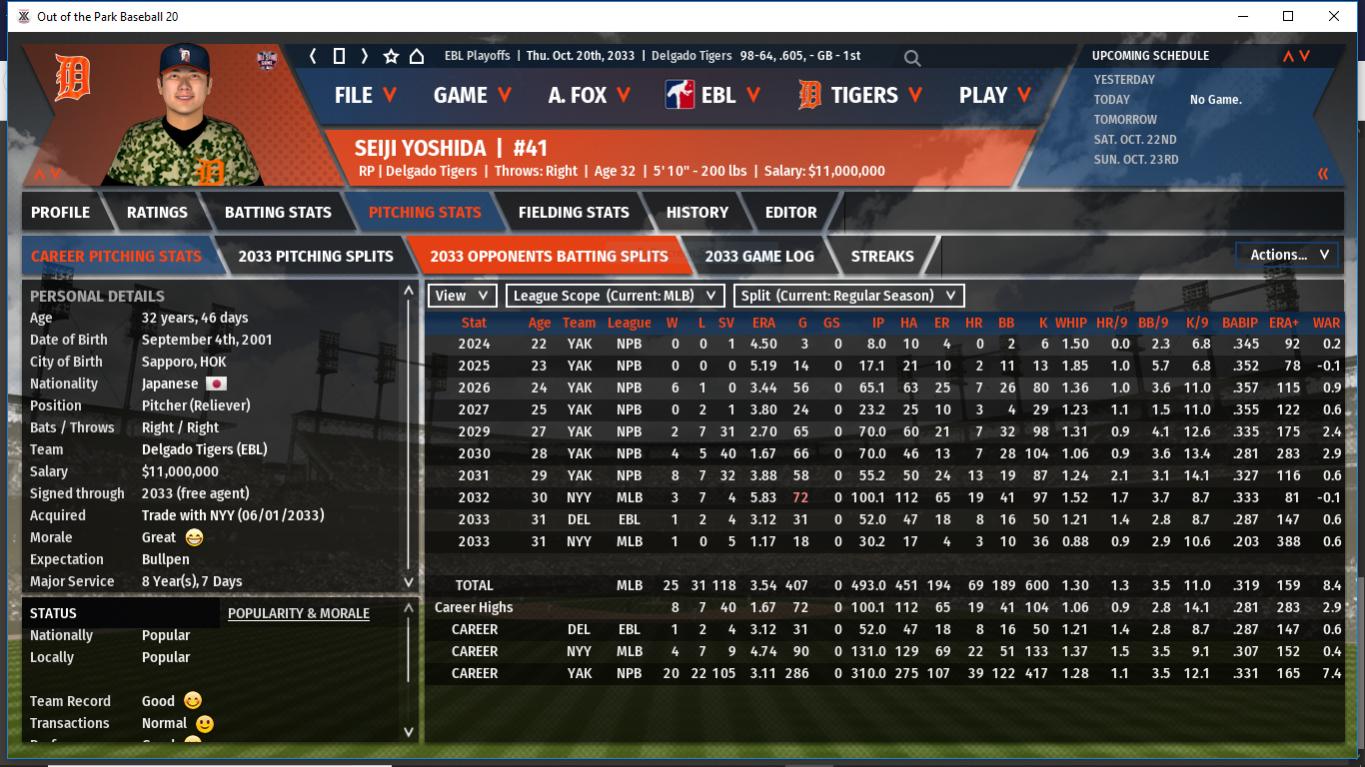Viewport: 1365px width, 767px height.
Task: Open the GAME menu
Action: click(x=472, y=95)
